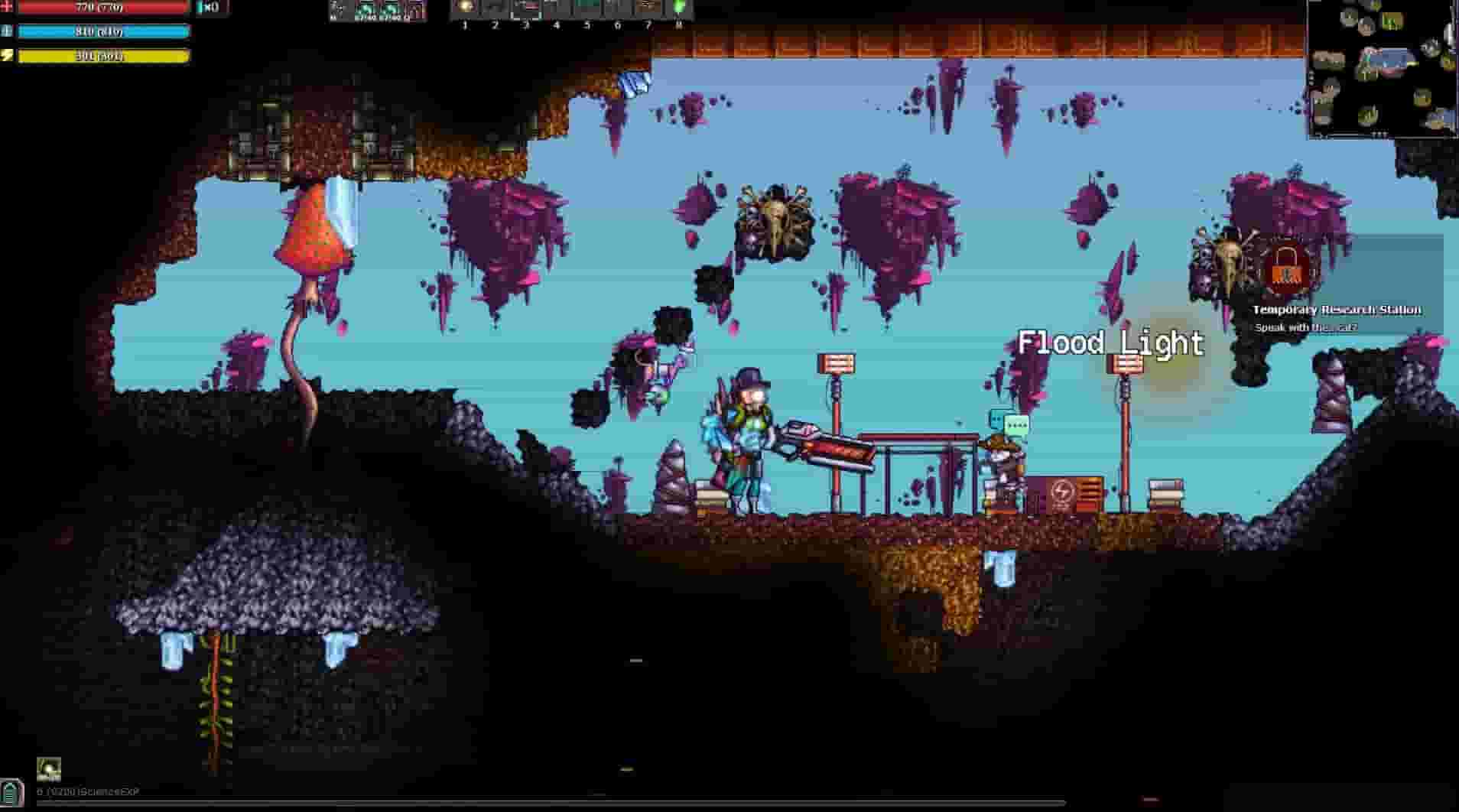Click the Flood Light hover label
The height and width of the screenshot is (812, 1459).
1110,344
